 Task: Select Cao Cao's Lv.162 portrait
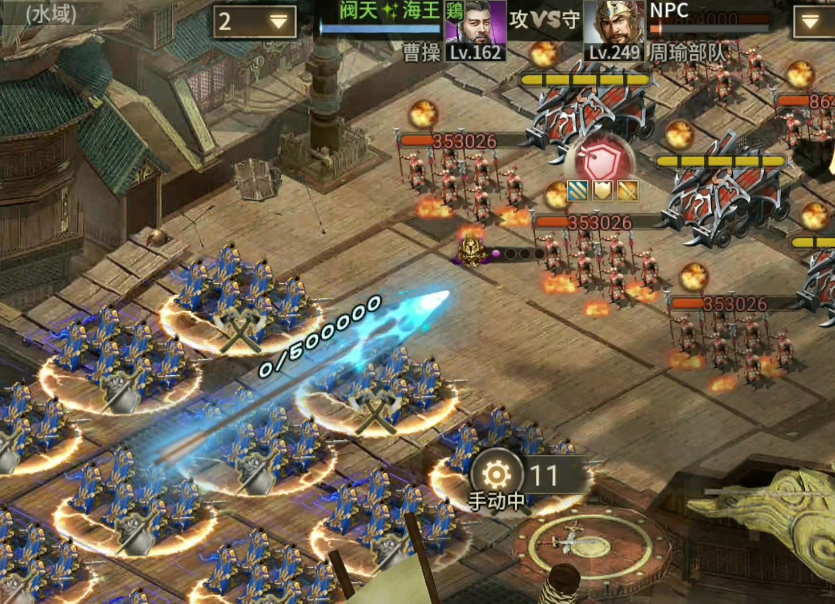[474, 24]
